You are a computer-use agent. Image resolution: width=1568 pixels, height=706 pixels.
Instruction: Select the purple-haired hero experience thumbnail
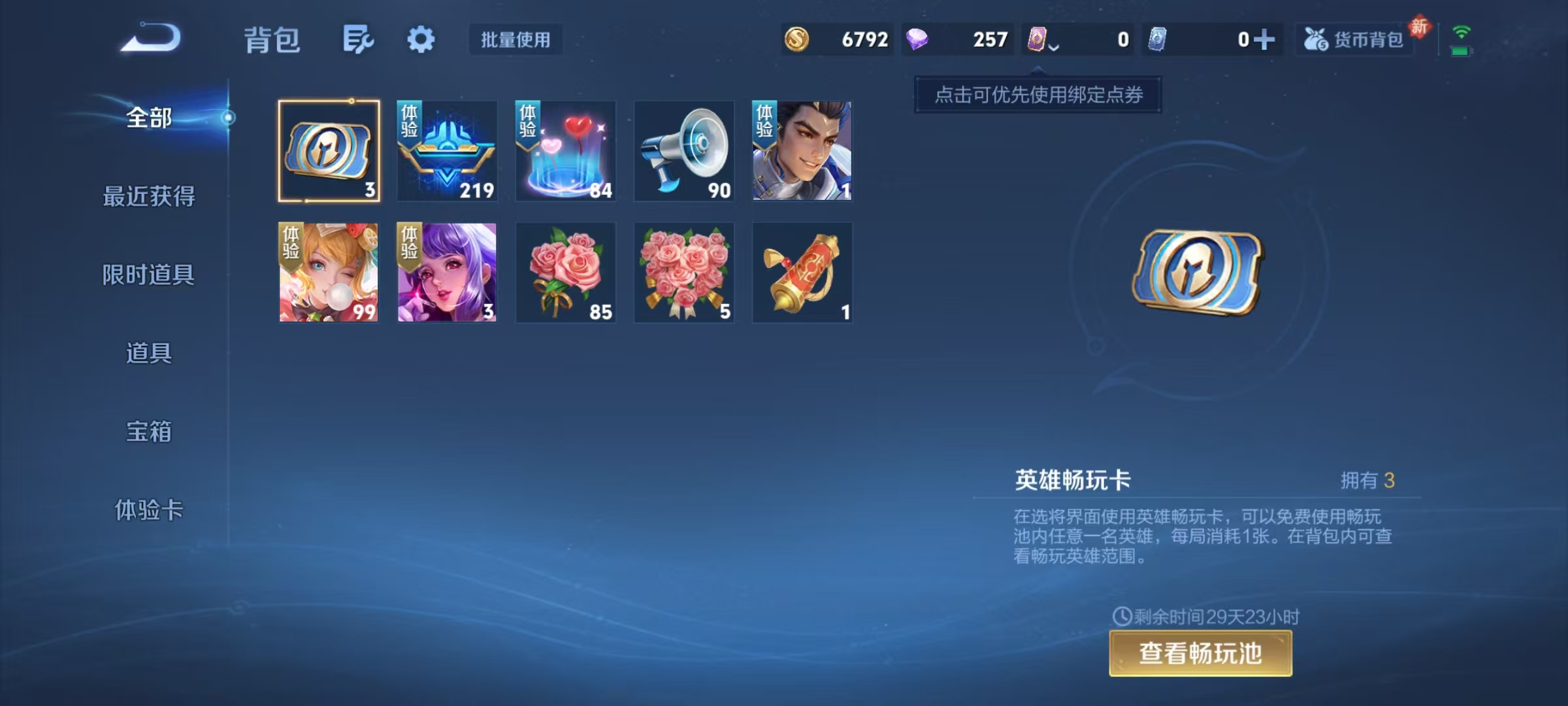(447, 273)
